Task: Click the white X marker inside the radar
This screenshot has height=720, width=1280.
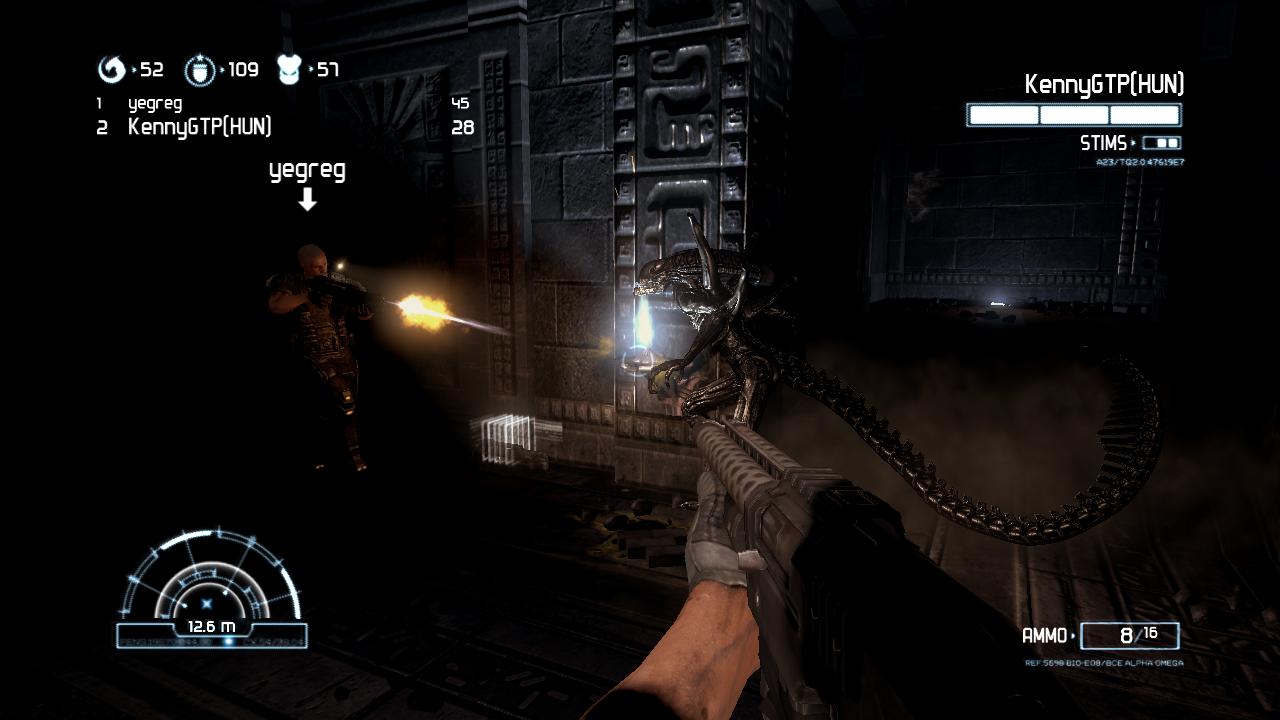Action: pyautogui.click(x=207, y=603)
